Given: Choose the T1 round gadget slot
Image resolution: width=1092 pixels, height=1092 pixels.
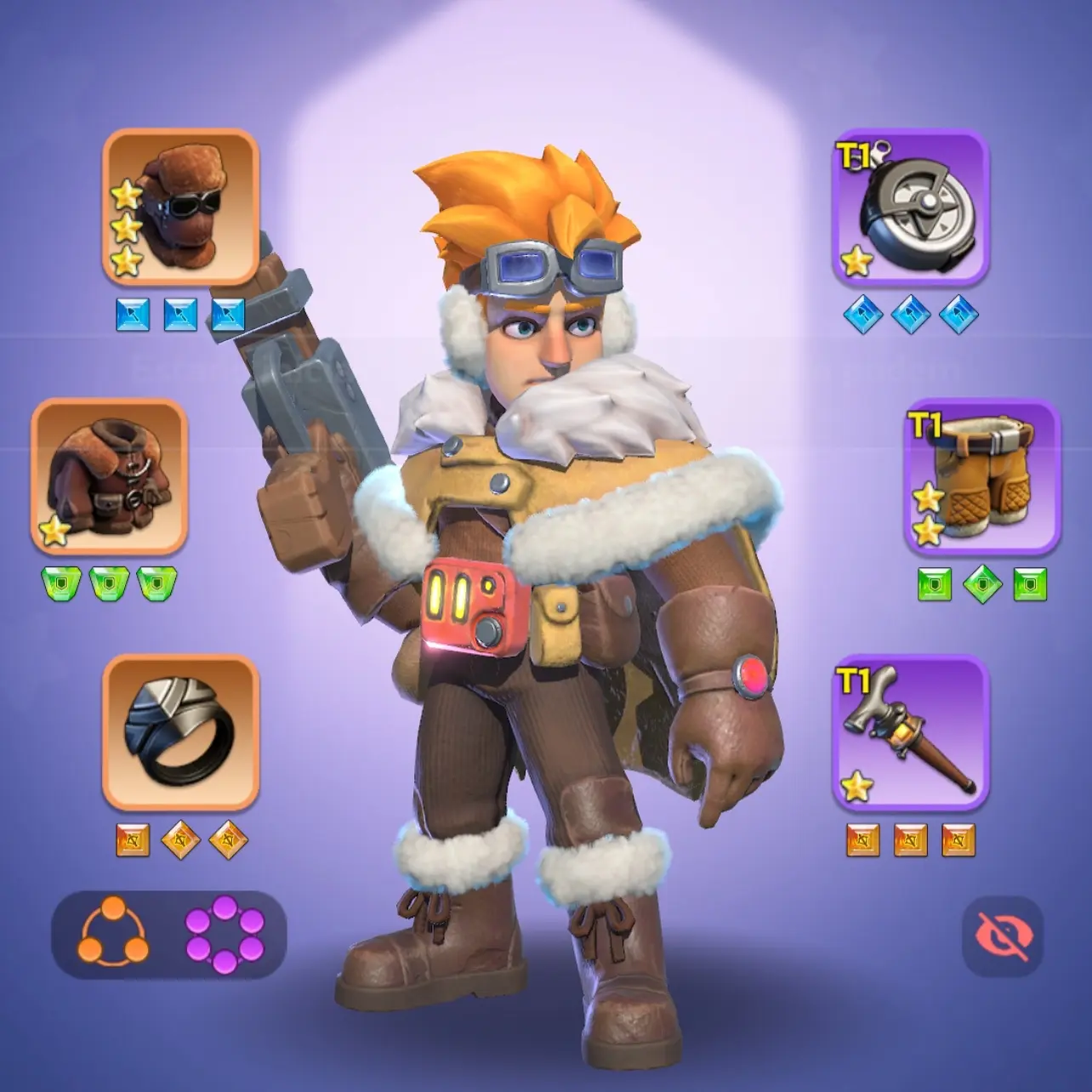Looking at the screenshot, I should click(910, 207).
